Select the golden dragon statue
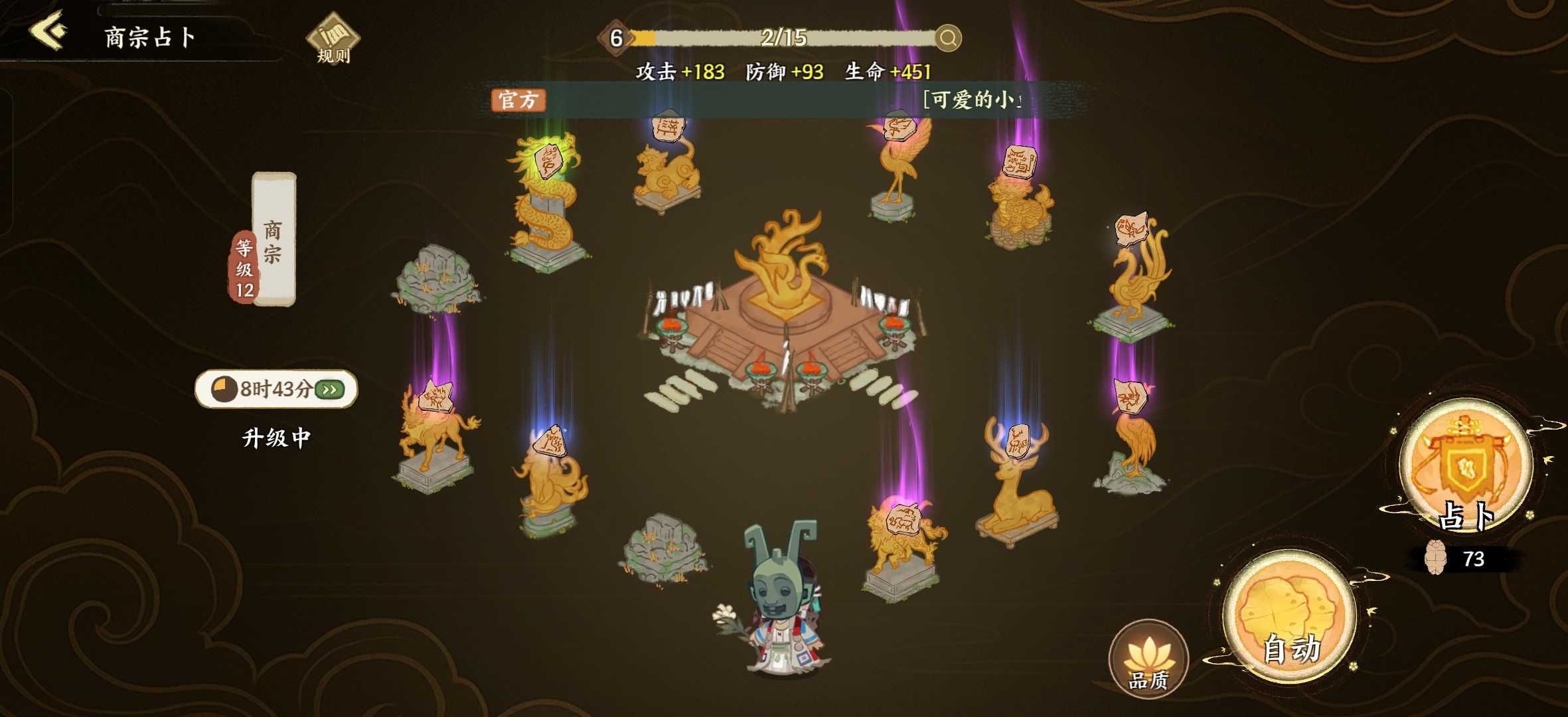The height and width of the screenshot is (717, 1568). (x=544, y=199)
